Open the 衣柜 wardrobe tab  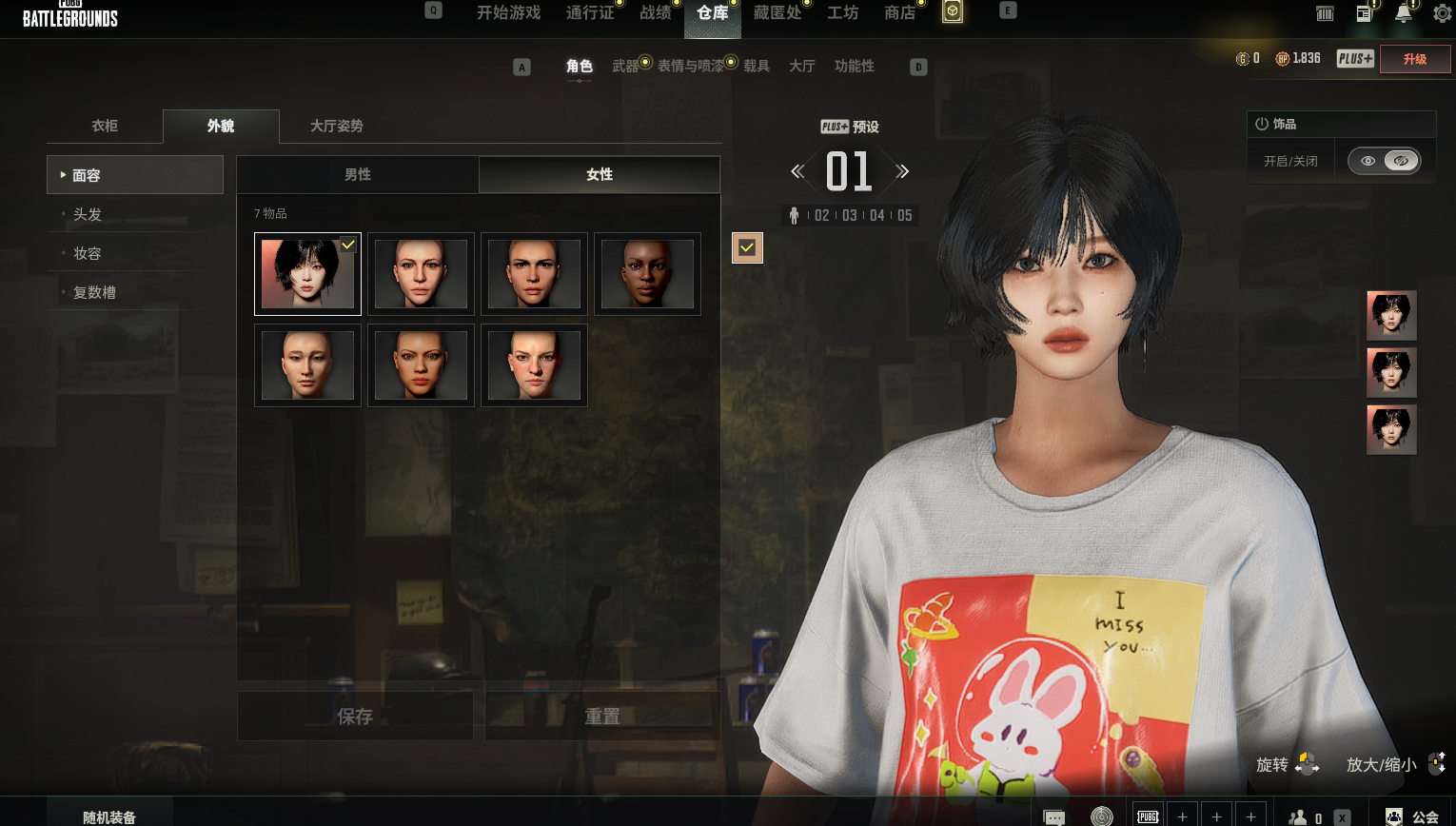click(x=105, y=126)
